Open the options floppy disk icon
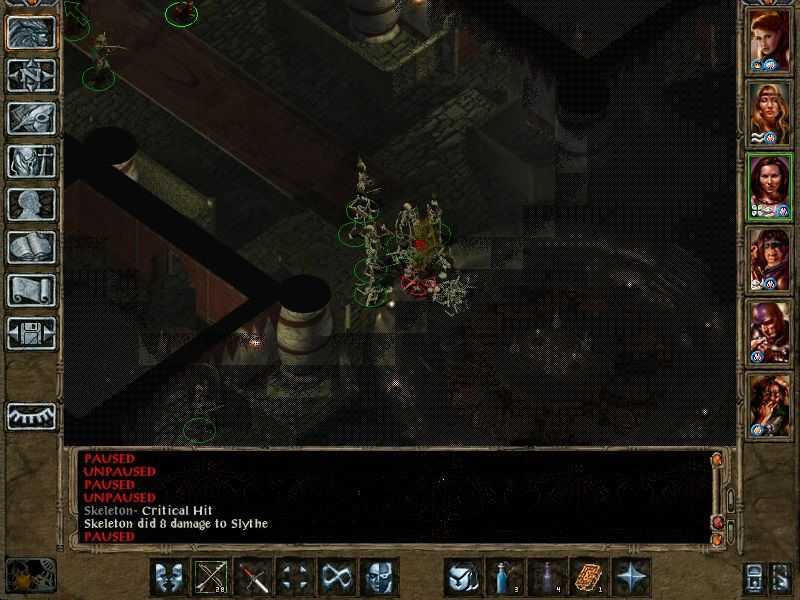Viewport: 800px width, 600px height. [31, 333]
